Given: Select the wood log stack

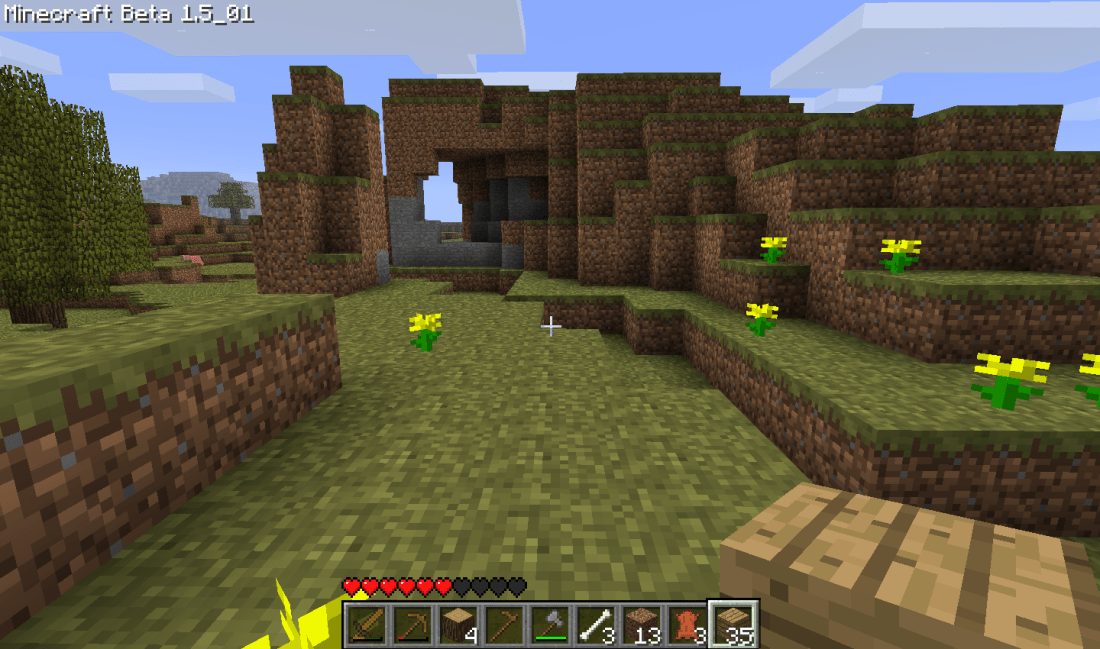Looking at the screenshot, I should click(x=458, y=624).
